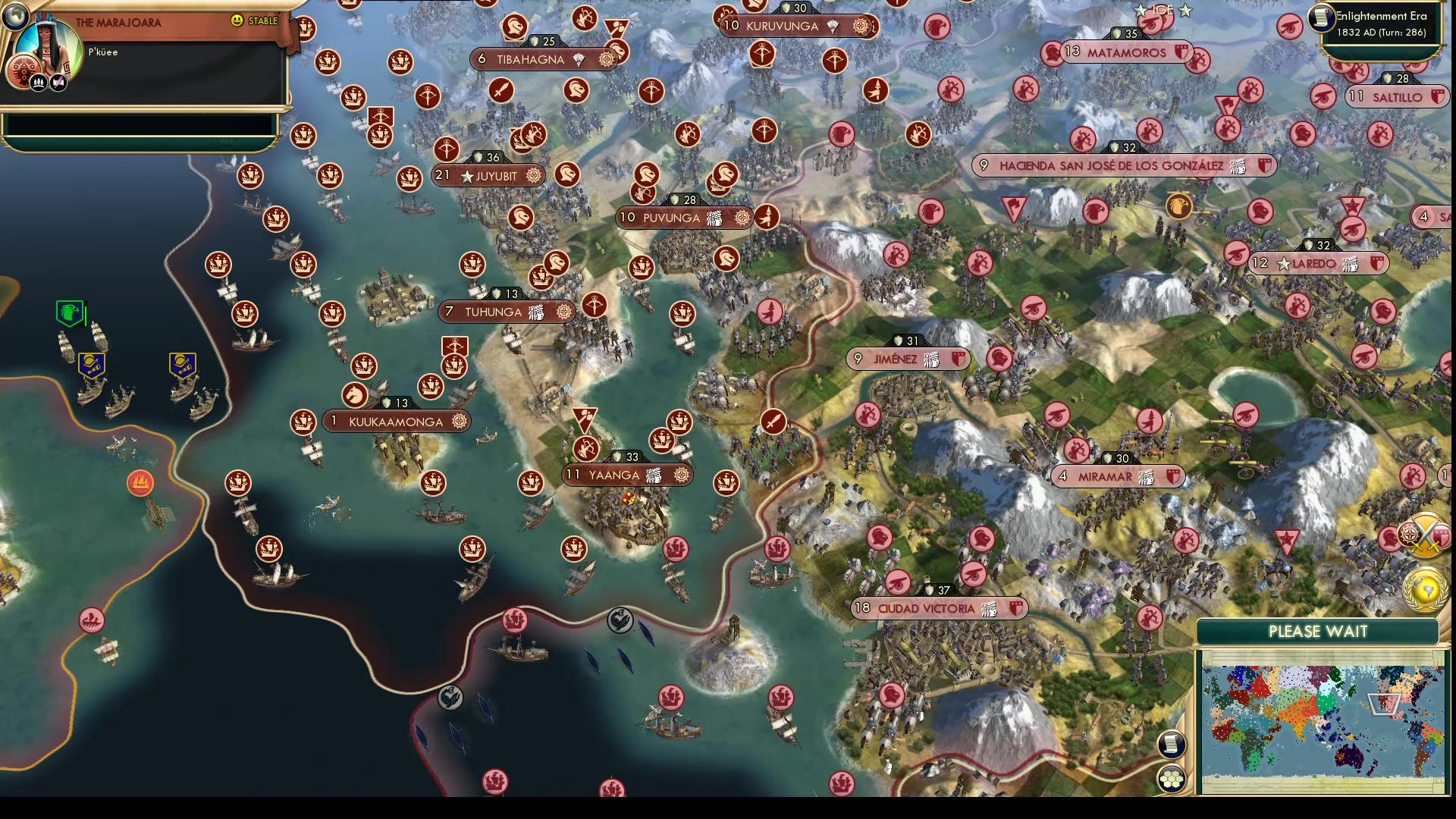Click the Laredo capital city banner
The height and width of the screenshot is (819, 1456).
(1317, 264)
